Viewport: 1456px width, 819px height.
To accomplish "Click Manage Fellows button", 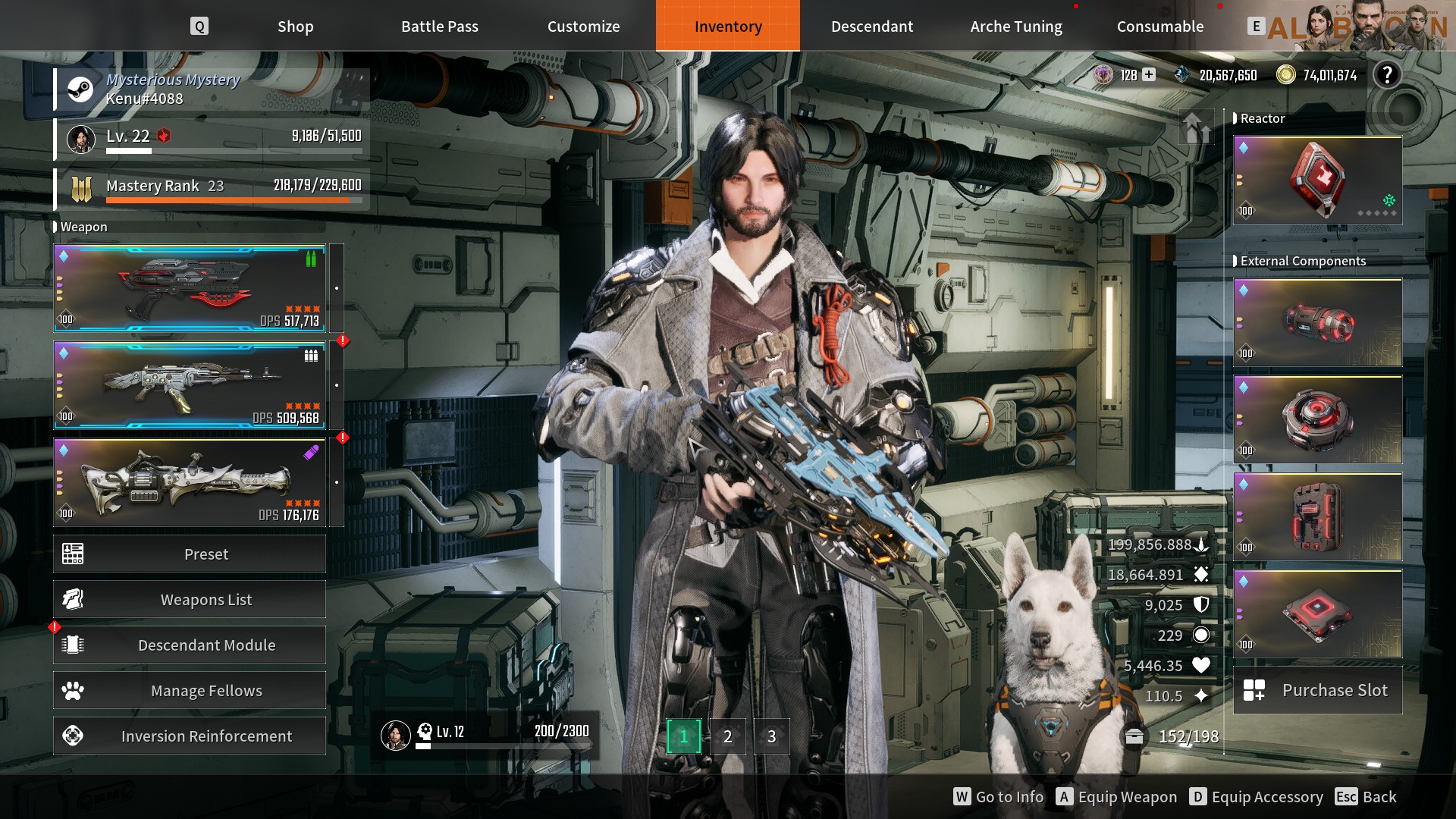I will tap(190, 691).
